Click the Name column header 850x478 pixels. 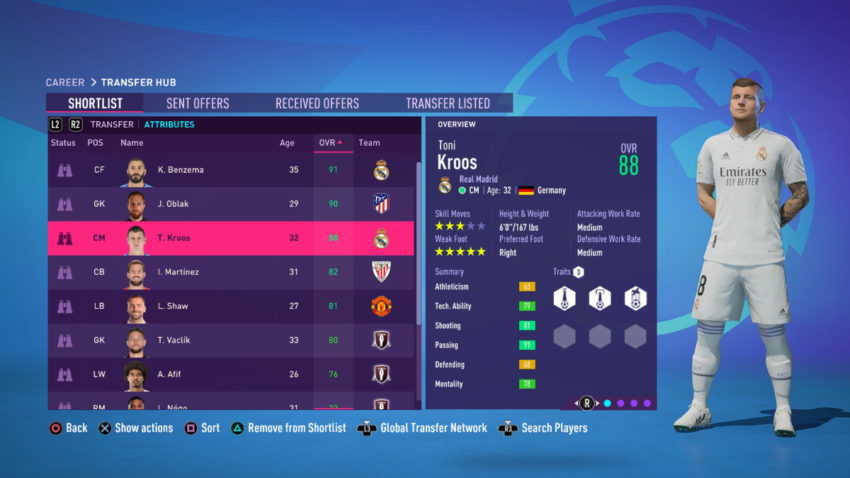click(x=132, y=143)
